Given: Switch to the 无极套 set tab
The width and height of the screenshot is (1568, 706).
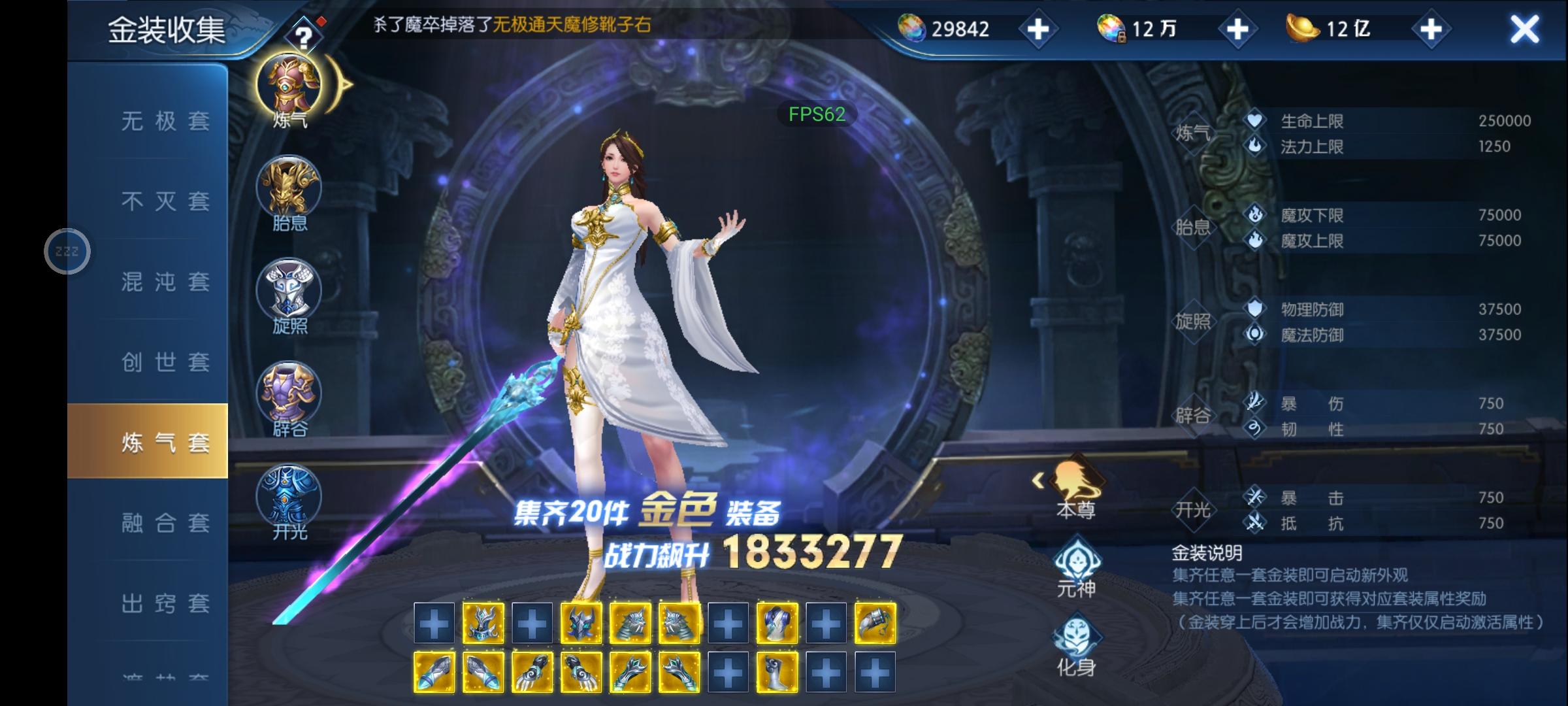Looking at the screenshot, I should [x=163, y=121].
